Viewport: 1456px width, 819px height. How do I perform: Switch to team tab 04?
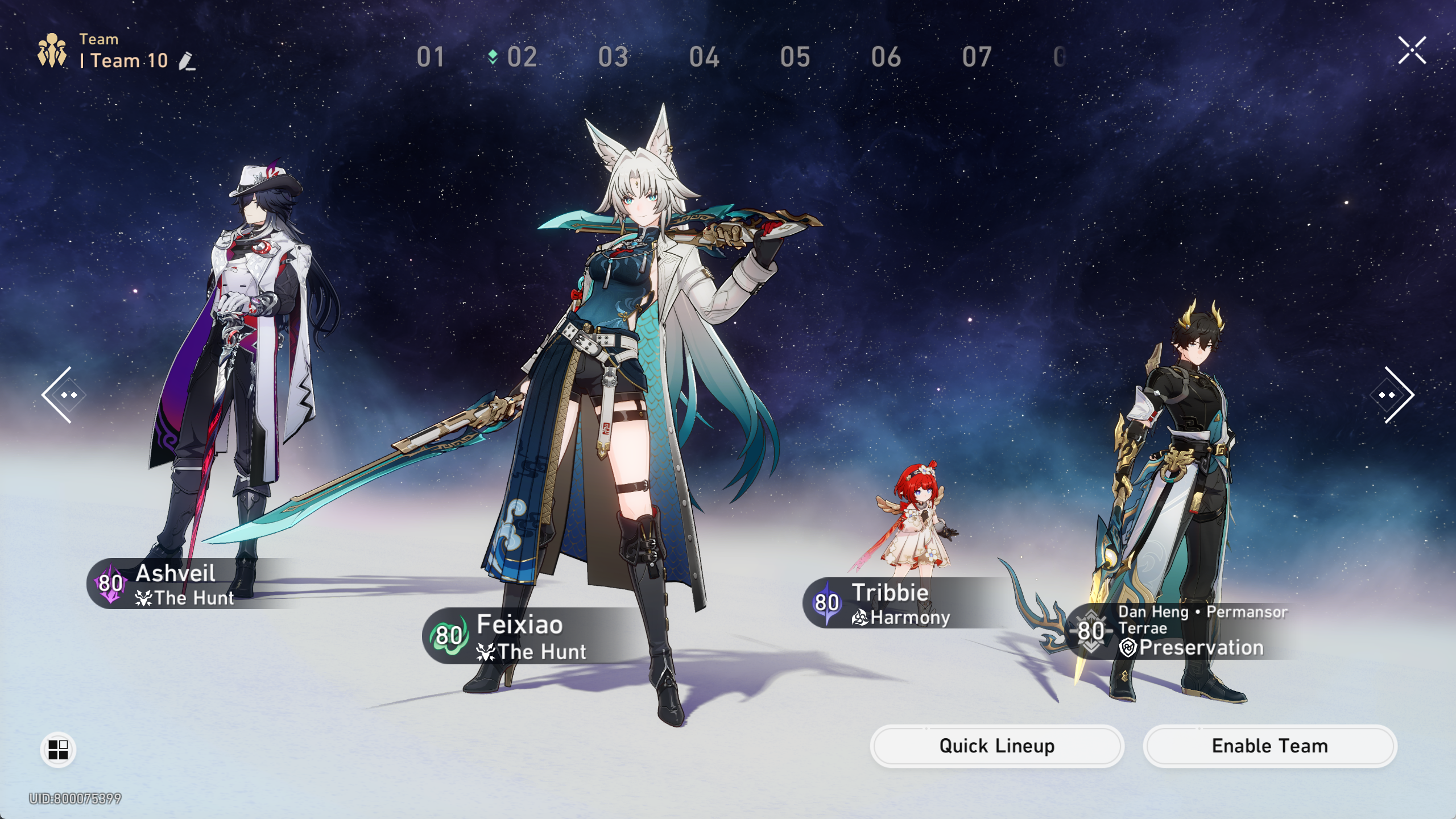(704, 57)
